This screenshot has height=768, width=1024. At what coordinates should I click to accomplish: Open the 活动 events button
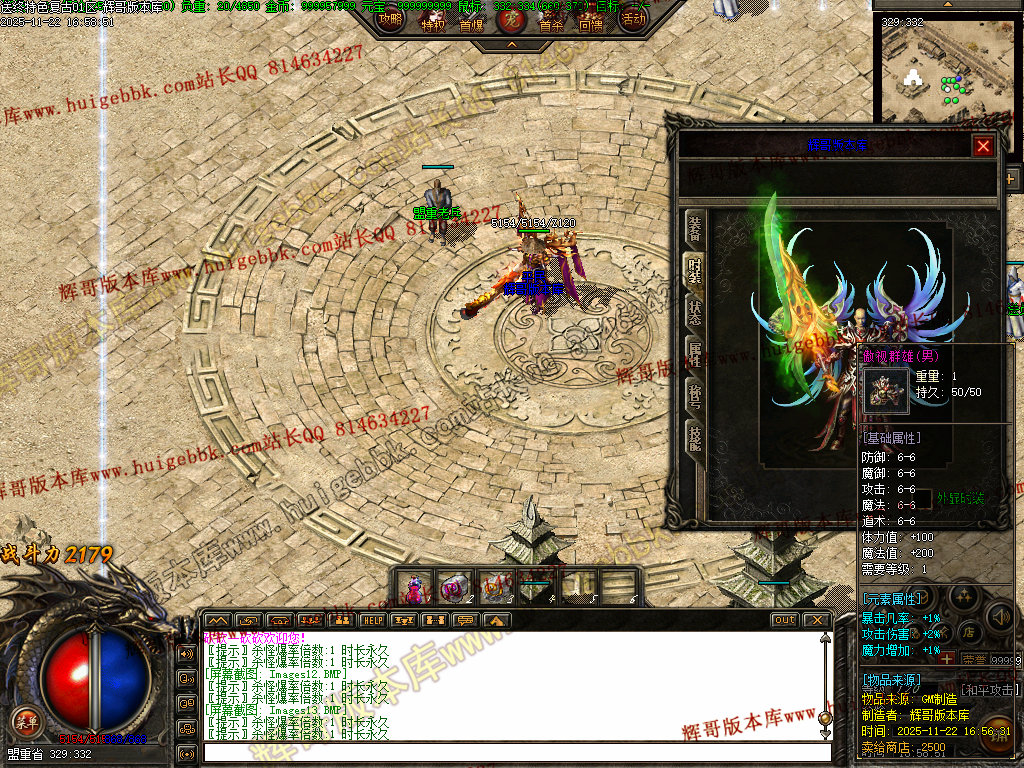pyautogui.click(x=632, y=19)
